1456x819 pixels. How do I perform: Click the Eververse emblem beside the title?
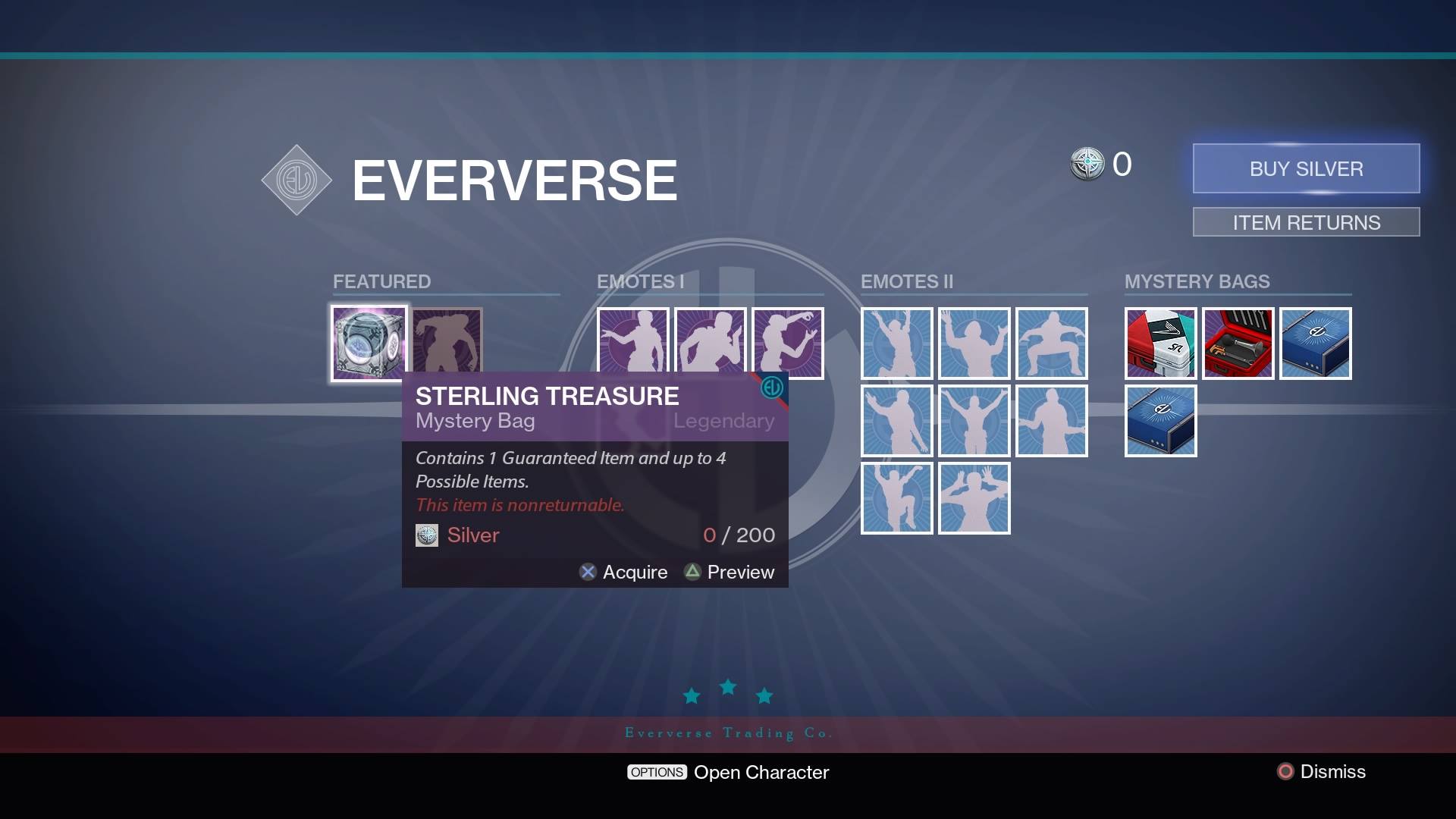pyautogui.click(x=297, y=180)
